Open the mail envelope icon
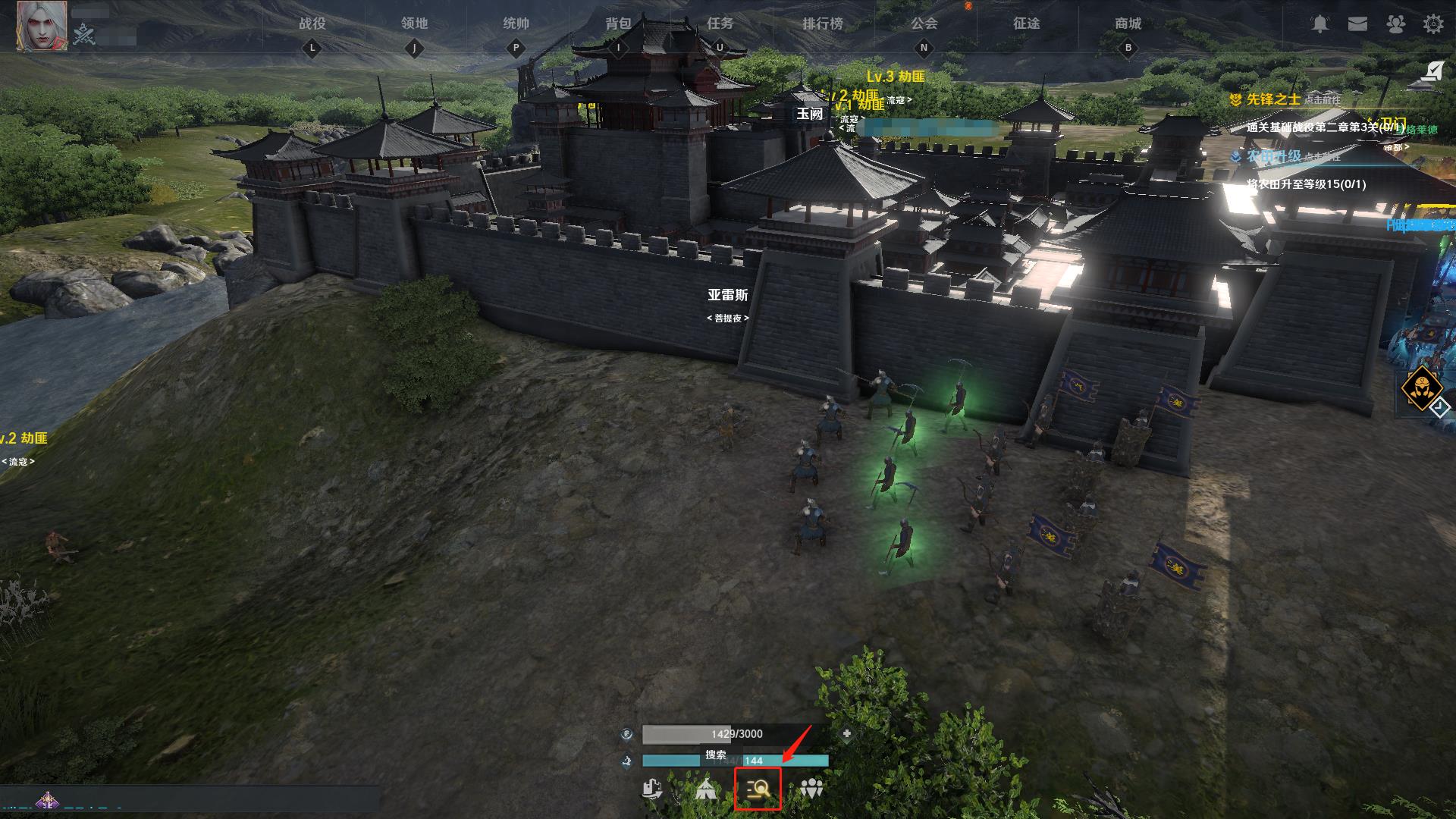1456x819 pixels. click(x=1357, y=24)
